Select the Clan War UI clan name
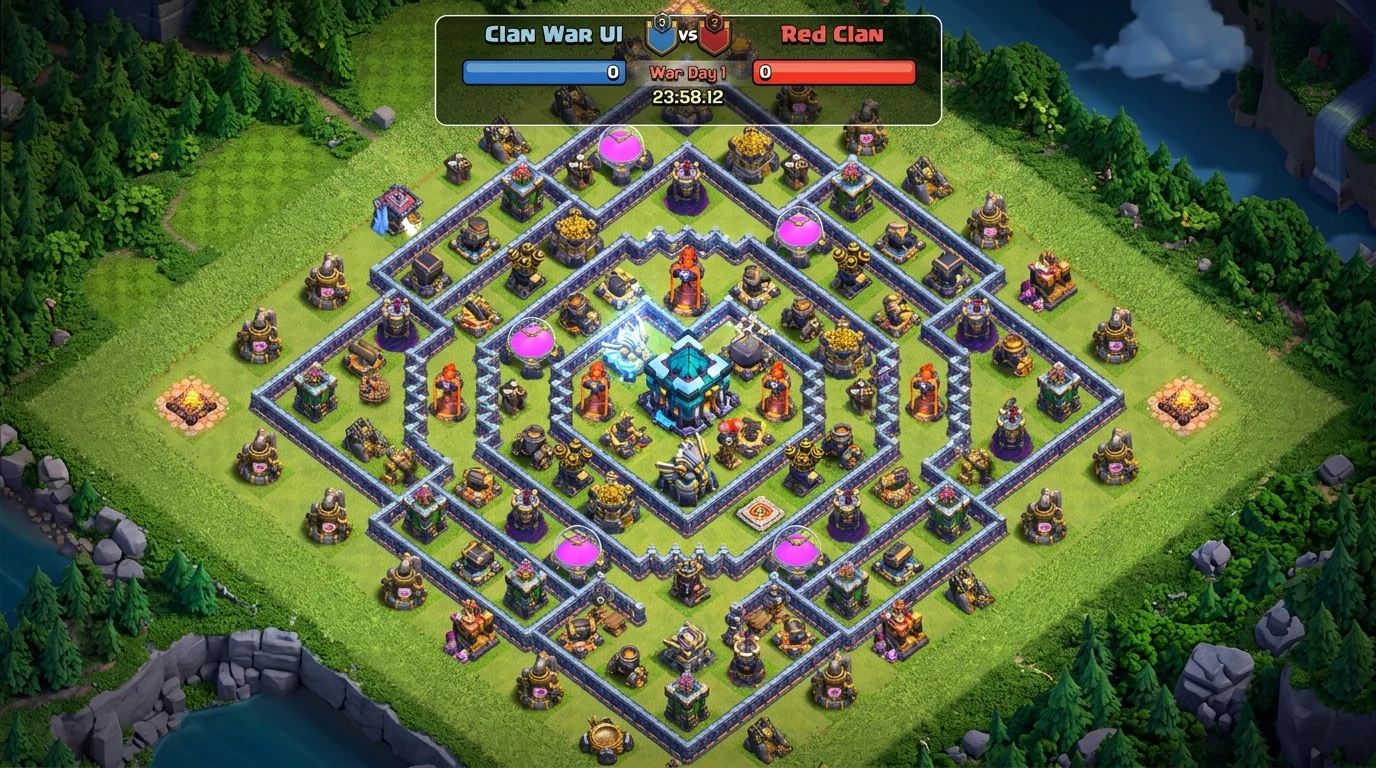Screen dimensions: 1376x768 tap(553, 35)
